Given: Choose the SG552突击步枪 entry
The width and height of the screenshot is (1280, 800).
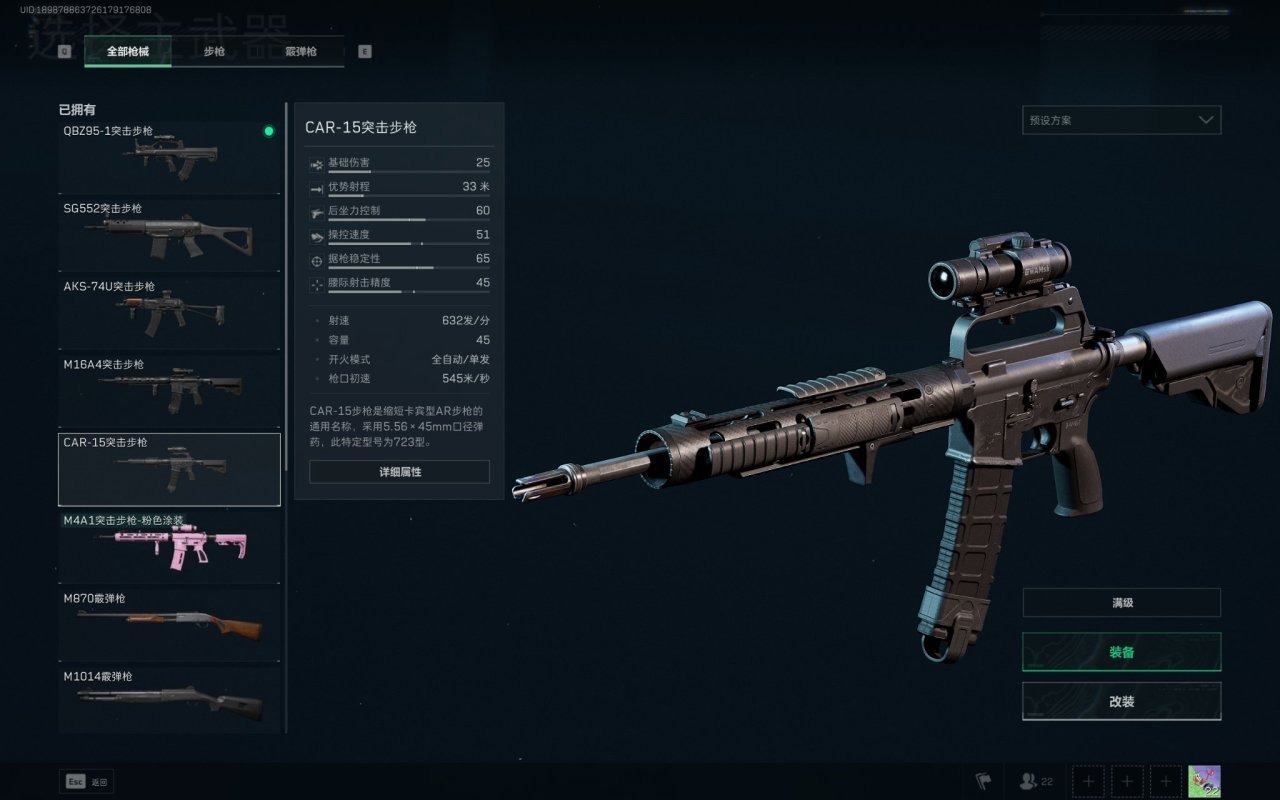Looking at the screenshot, I should (x=169, y=235).
